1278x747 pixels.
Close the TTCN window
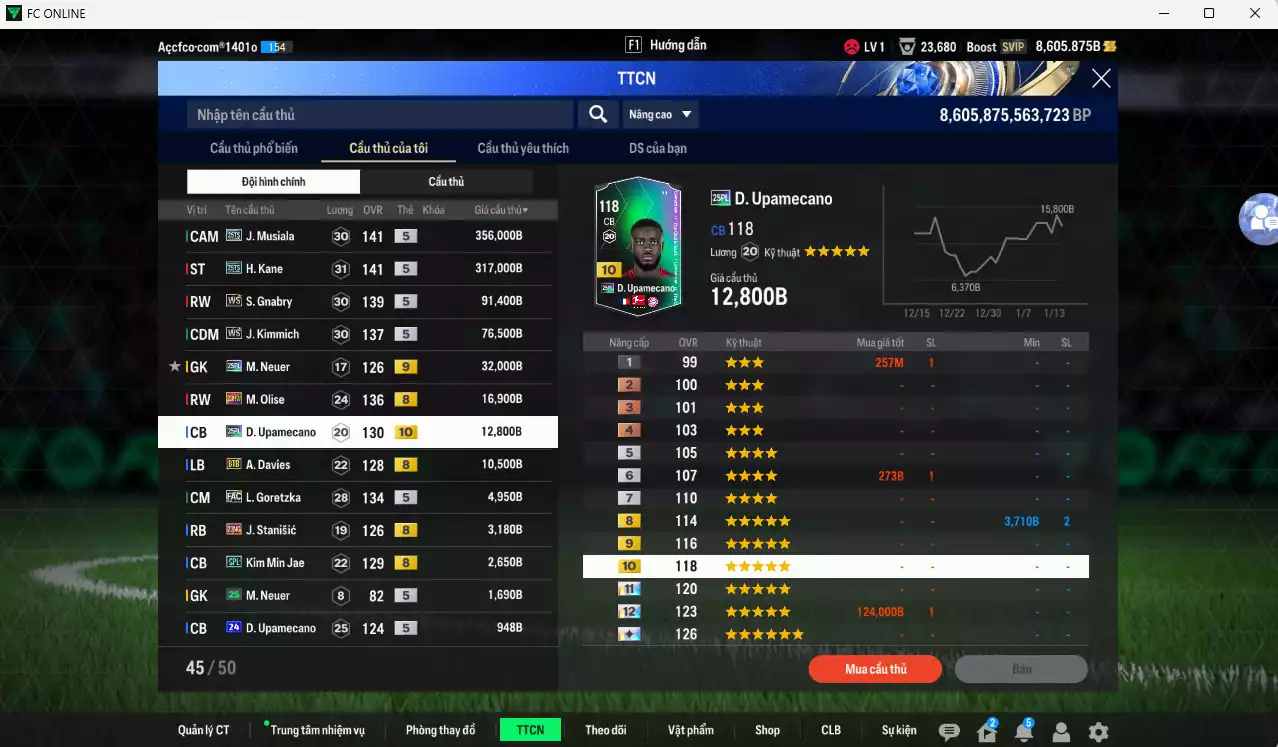click(1101, 79)
